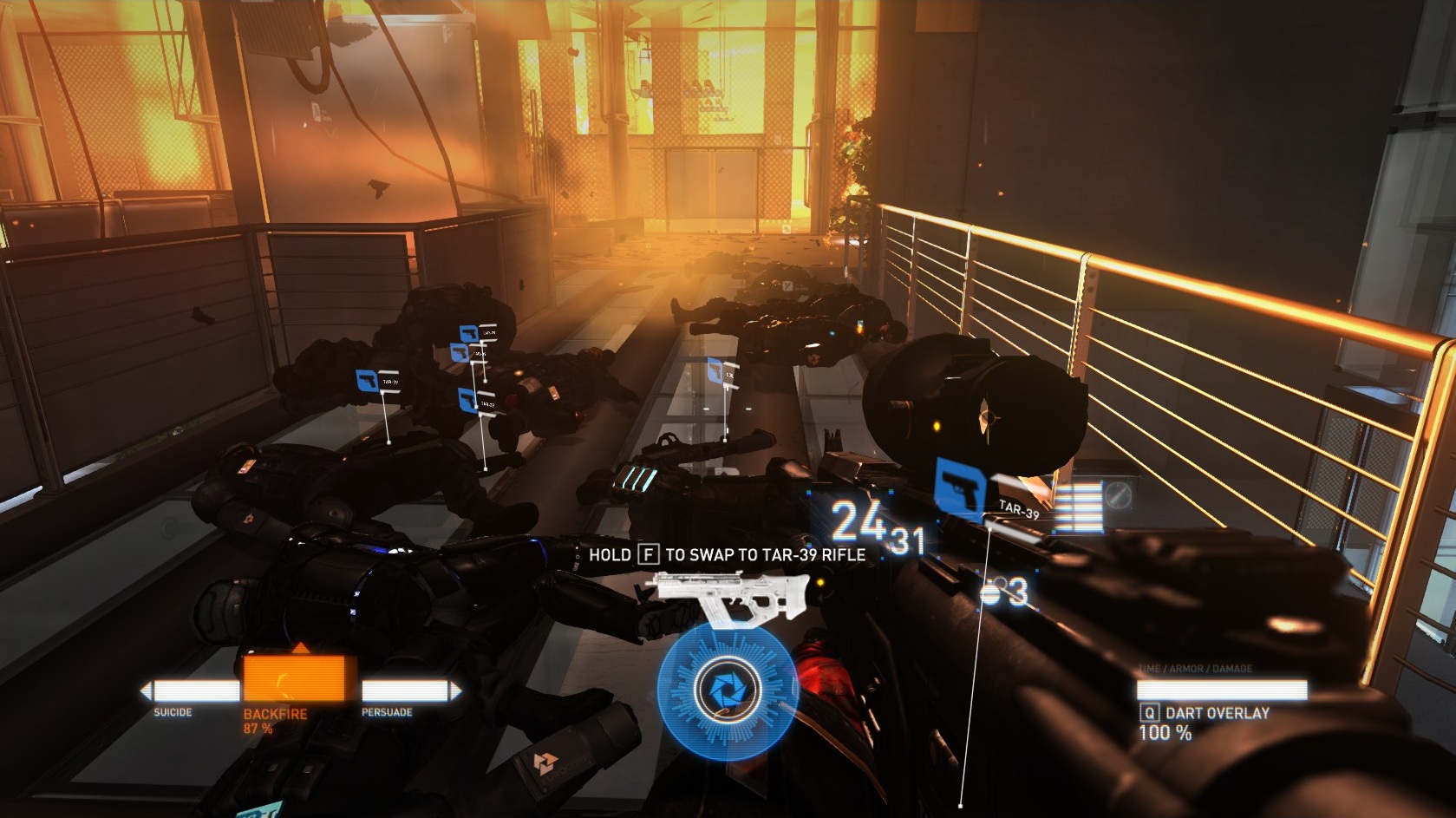1456x818 pixels.
Task: Select the large TAR-39 pistol pickup marker
Action: pyautogui.click(x=963, y=488)
